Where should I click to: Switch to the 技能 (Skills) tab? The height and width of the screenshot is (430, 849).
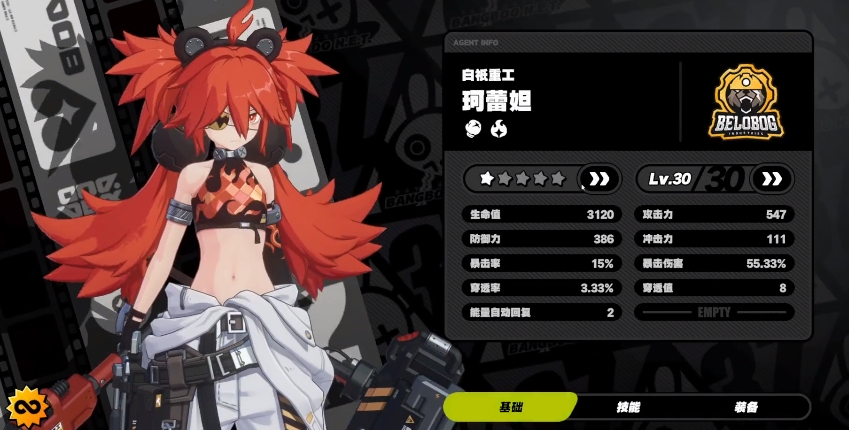tap(628, 407)
